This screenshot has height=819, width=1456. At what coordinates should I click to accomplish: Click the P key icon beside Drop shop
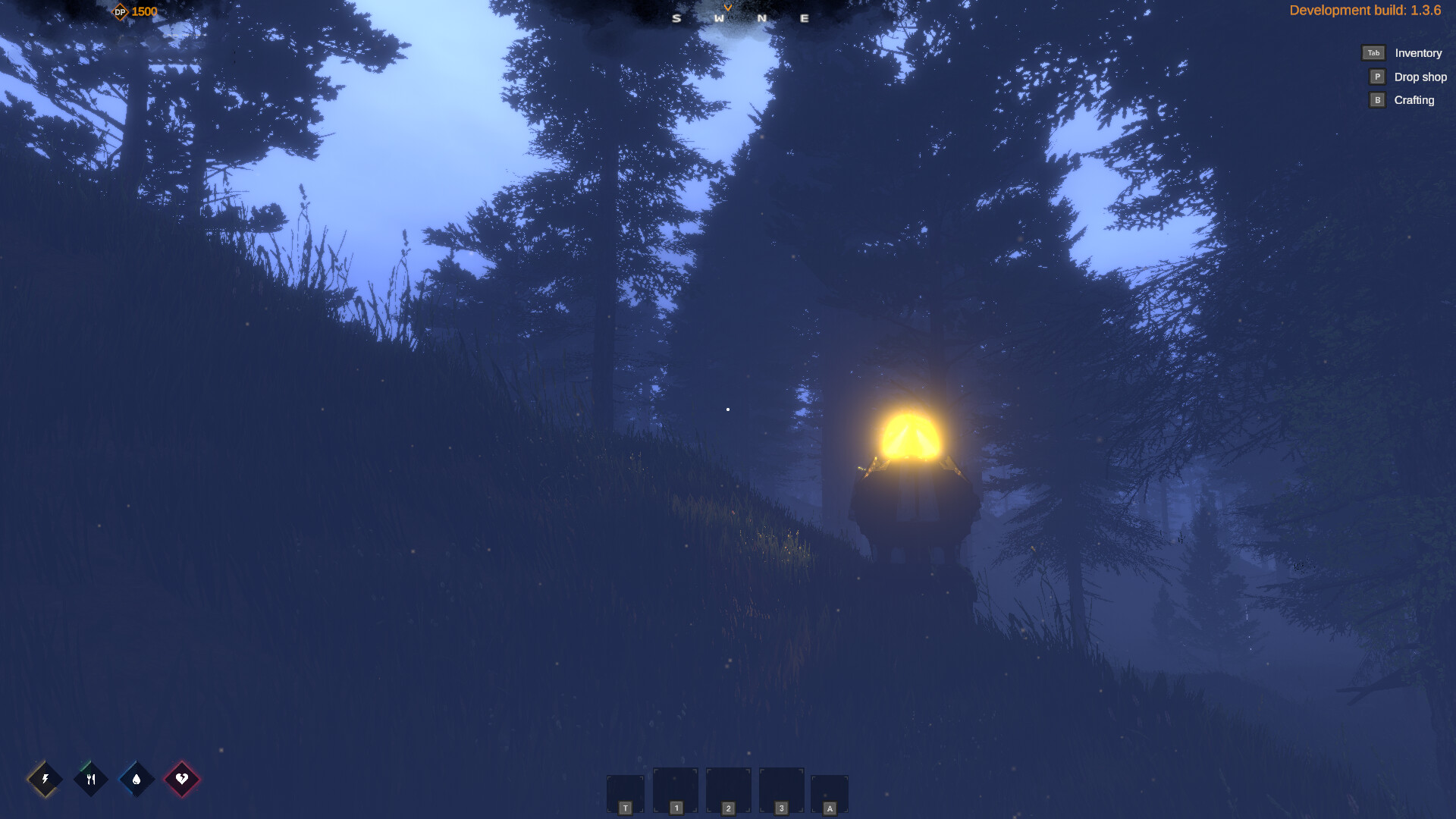[x=1376, y=77]
